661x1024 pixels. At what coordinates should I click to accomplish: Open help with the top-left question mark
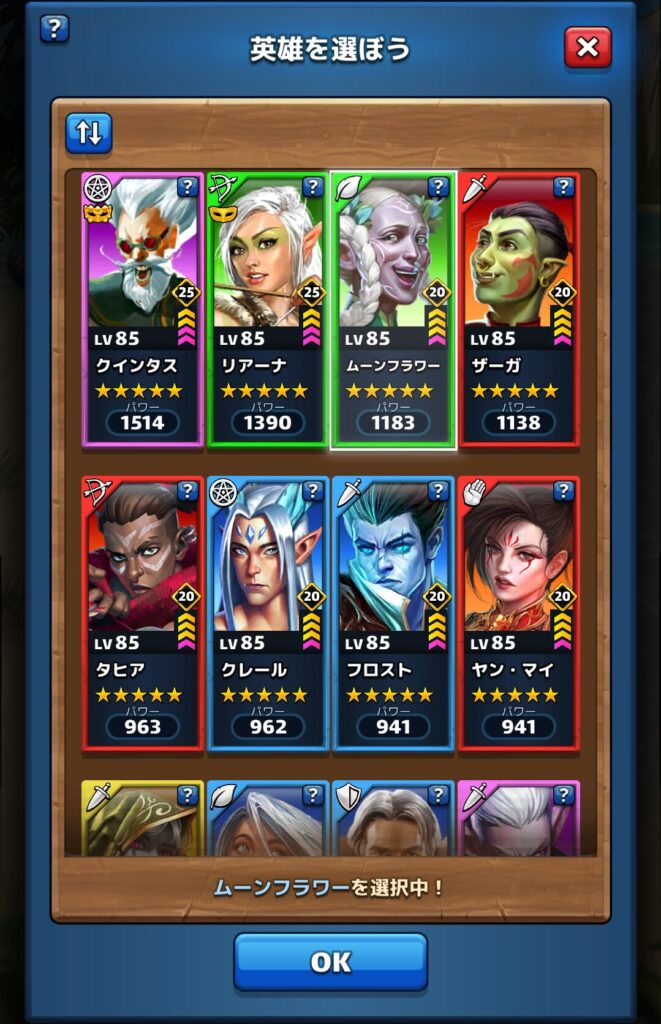(54, 28)
